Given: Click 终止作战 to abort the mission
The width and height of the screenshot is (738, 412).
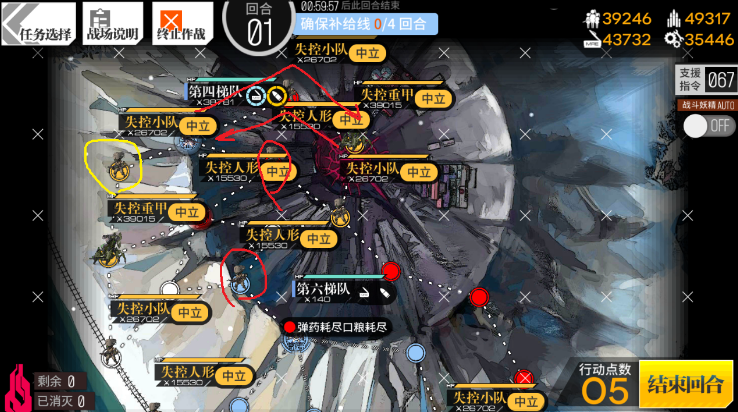Looking at the screenshot, I should click(182, 23).
